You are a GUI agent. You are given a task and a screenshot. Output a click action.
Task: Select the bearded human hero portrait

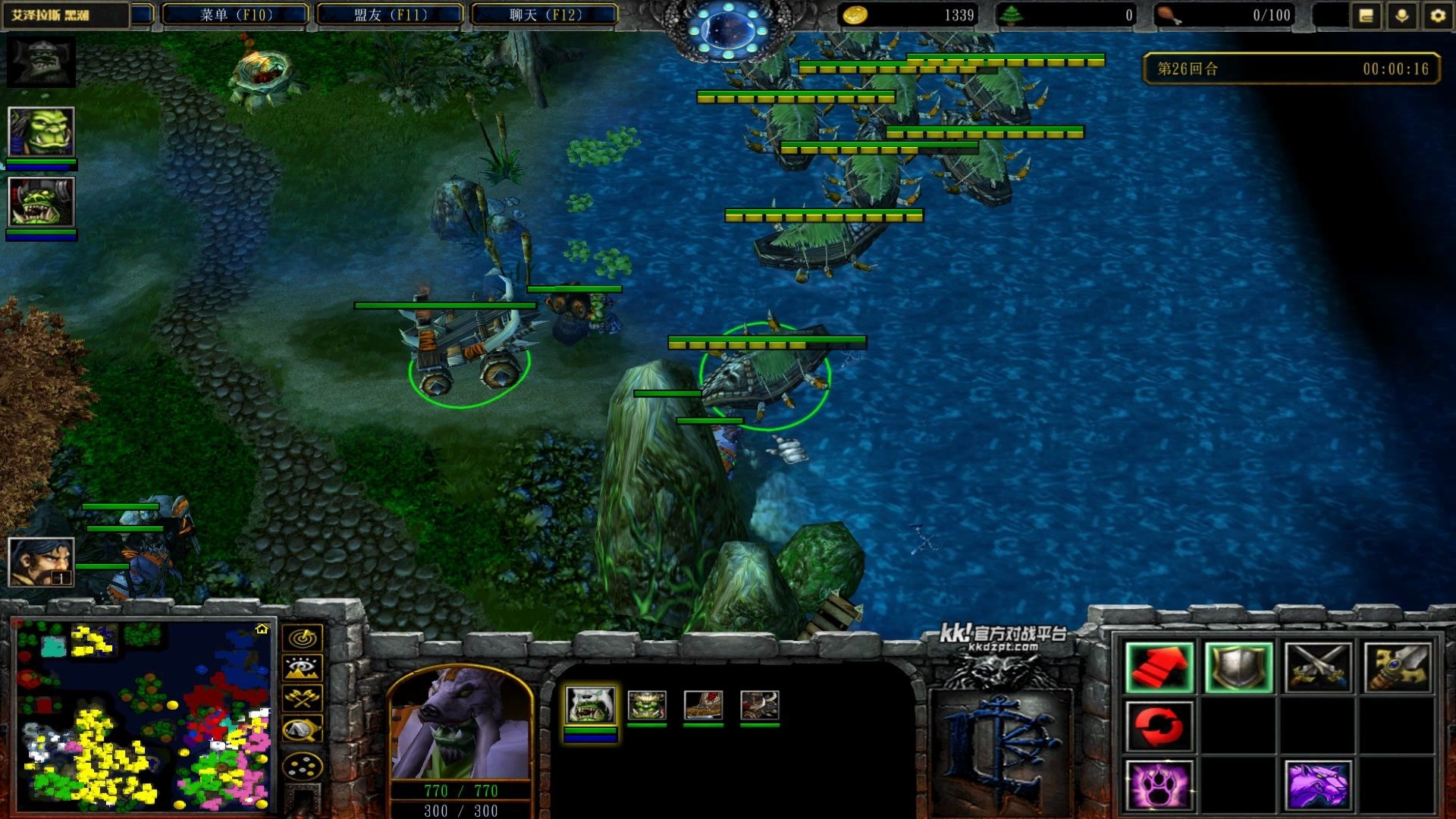(41, 561)
